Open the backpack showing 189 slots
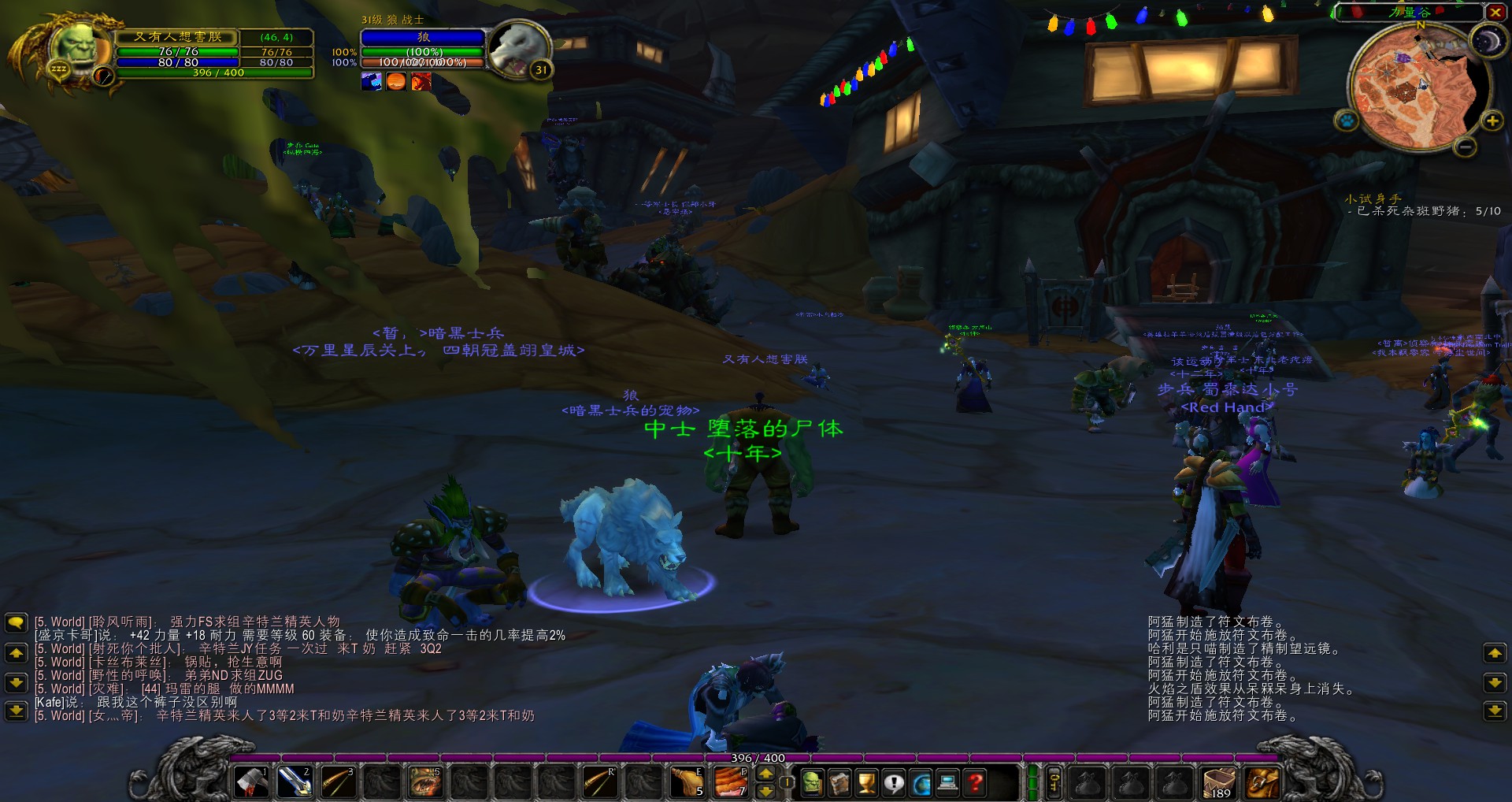The width and height of the screenshot is (1512, 802). click(1220, 784)
